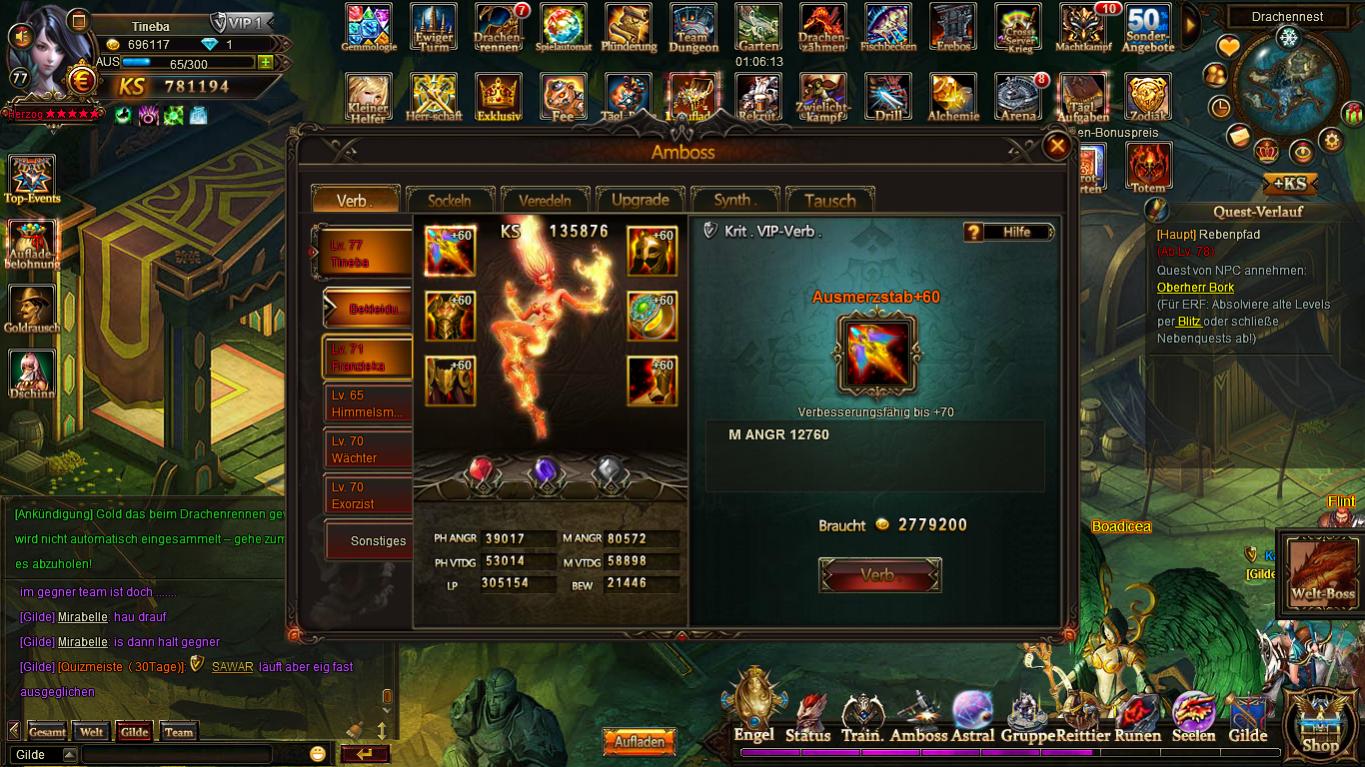Image resolution: width=1365 pixels, height=767 pixels.
Task: Switch chat to the Welt channel
Action: [91, 732]
